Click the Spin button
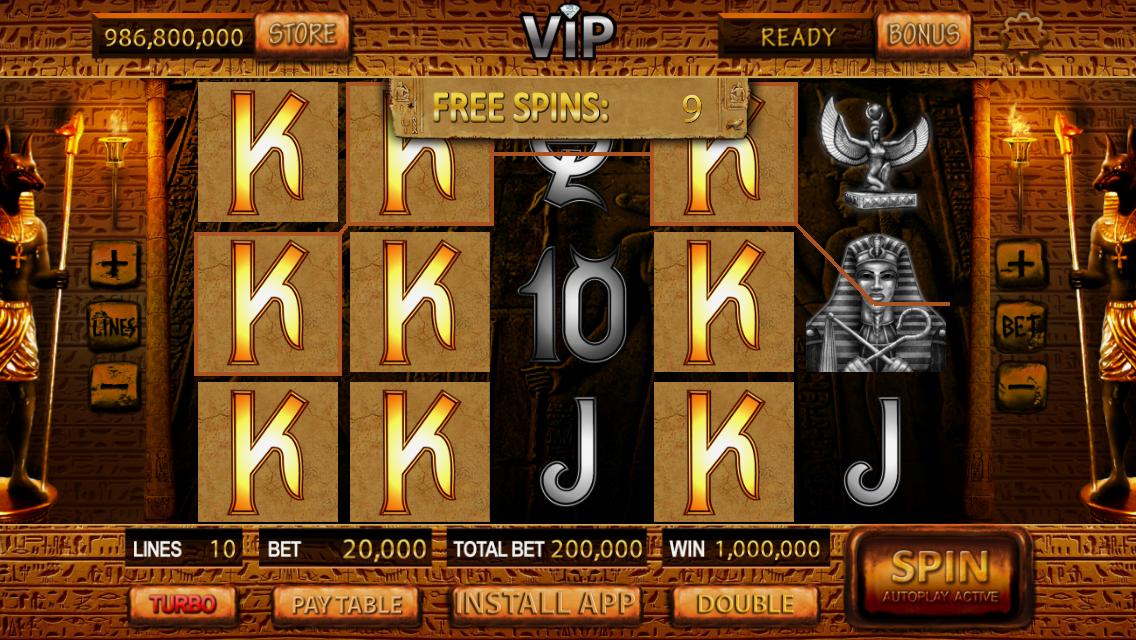The height and width of the screenshot is (640, 1136). (939, 575)
